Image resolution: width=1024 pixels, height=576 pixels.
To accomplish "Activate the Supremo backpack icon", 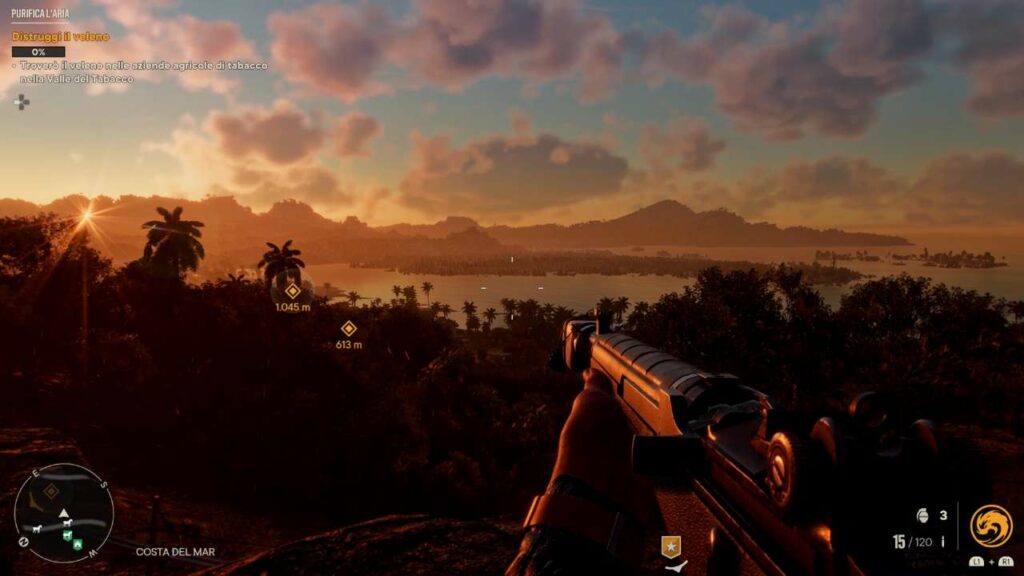I will (990, 526).
